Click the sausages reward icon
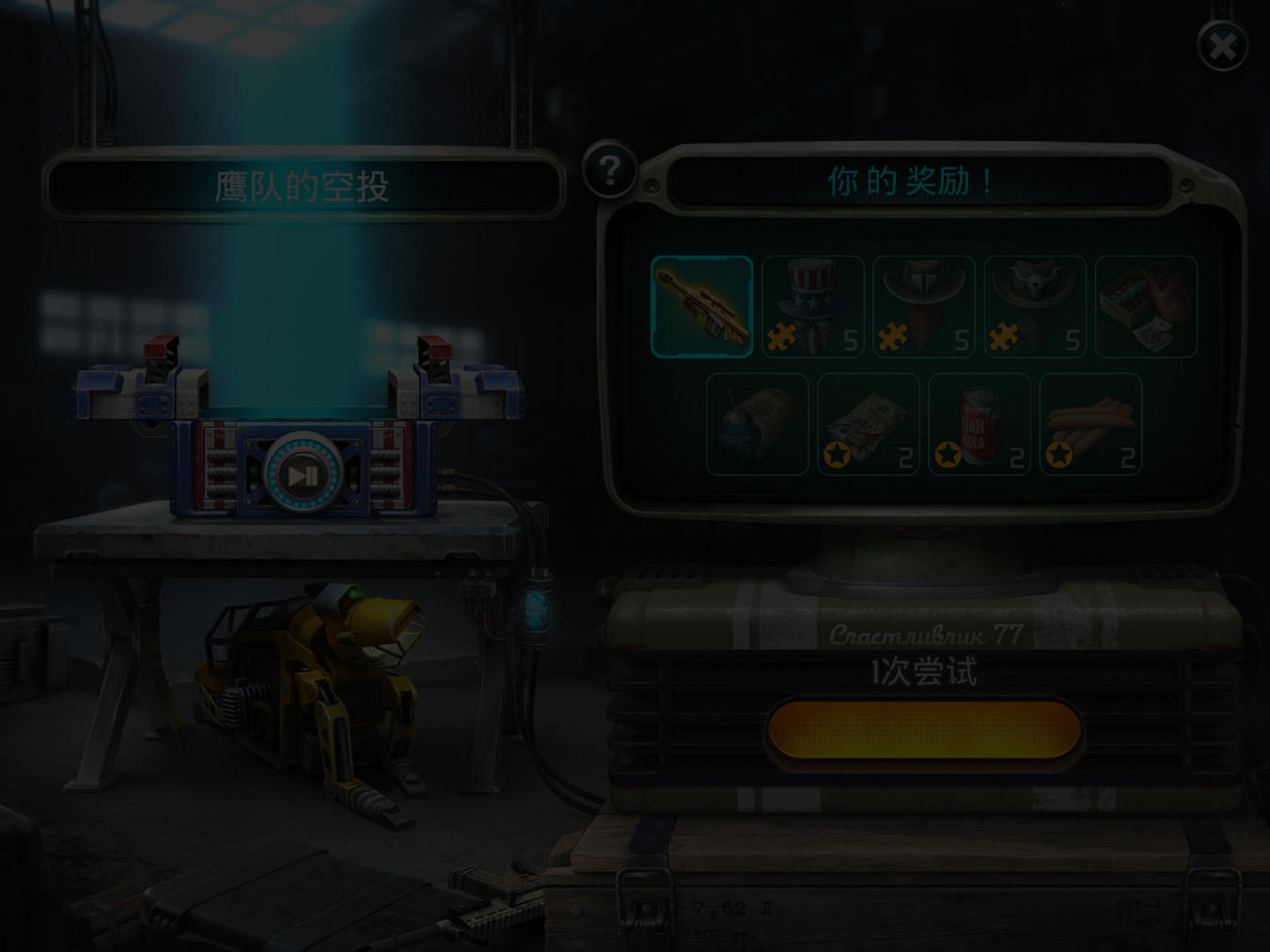 coord(1090,421)
